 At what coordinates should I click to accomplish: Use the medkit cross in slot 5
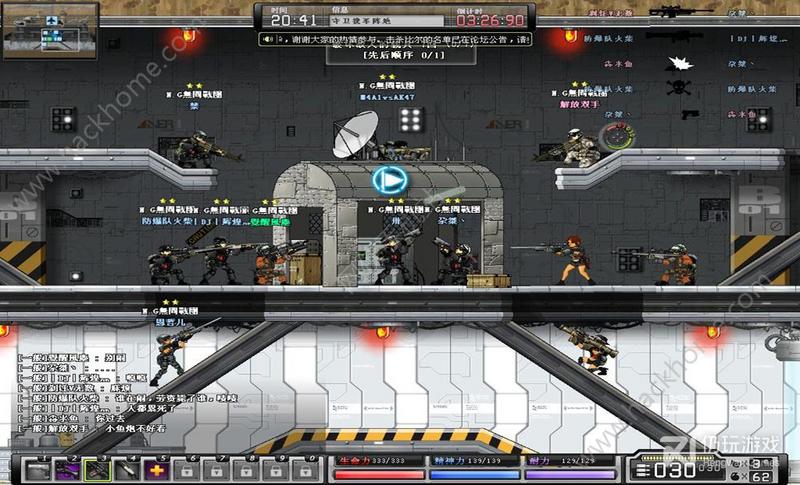(157, 469)
